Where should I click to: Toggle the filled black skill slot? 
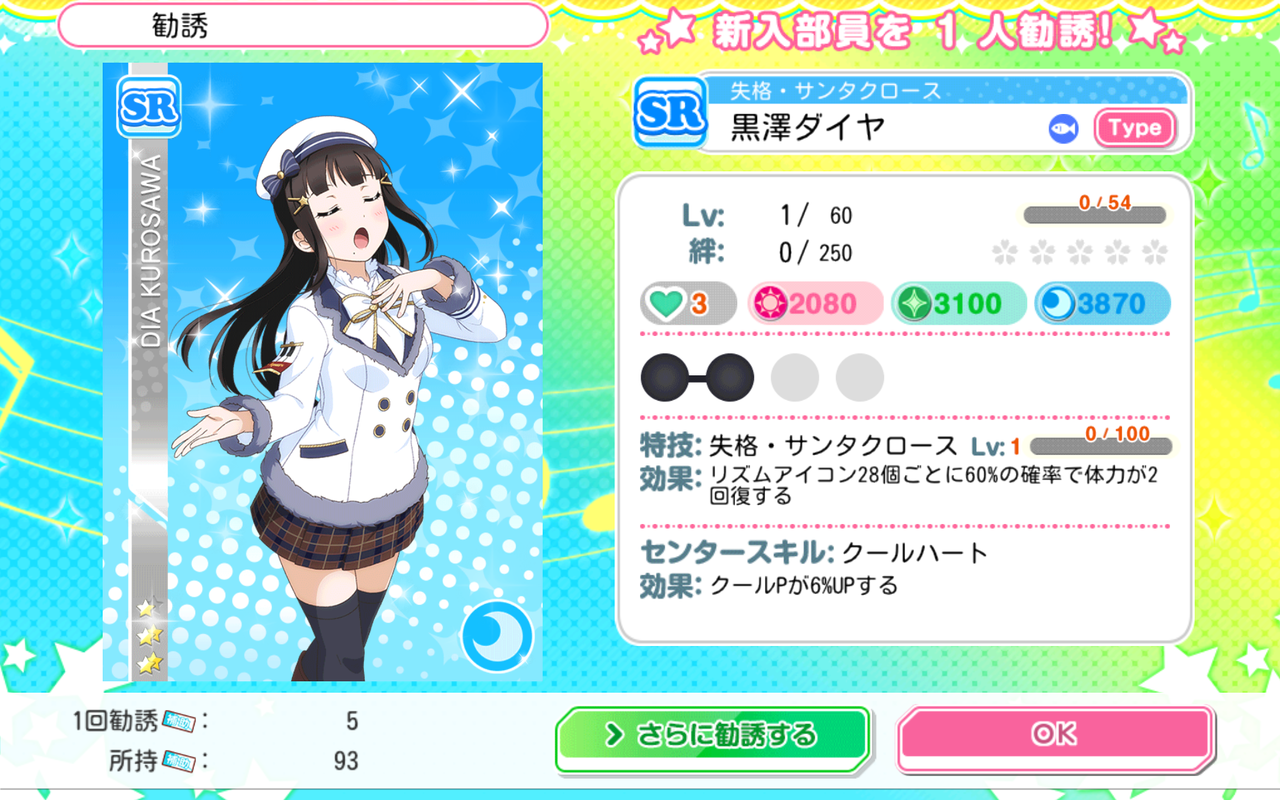(666, 377)
